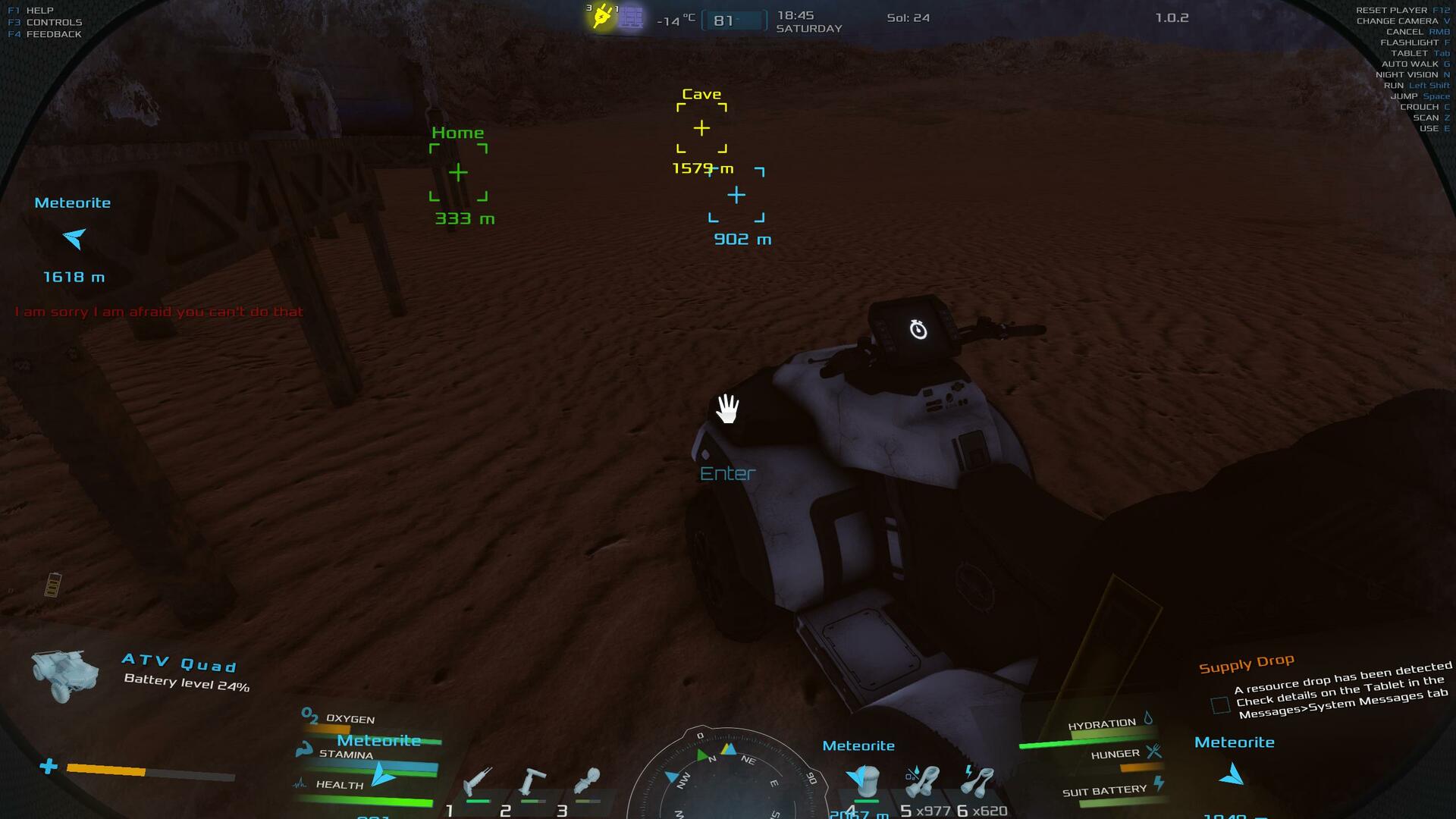Select hotbar slot 2 tool
Viewport: 1456px width, 819px height.
coord(532,781)
